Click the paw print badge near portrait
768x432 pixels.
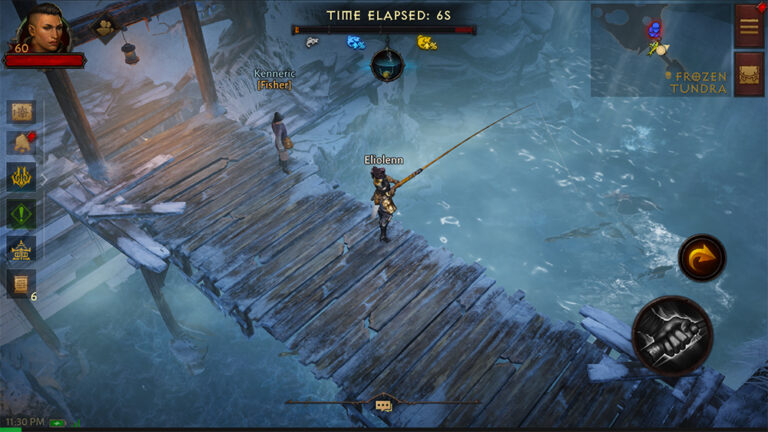tap(103, 29)
